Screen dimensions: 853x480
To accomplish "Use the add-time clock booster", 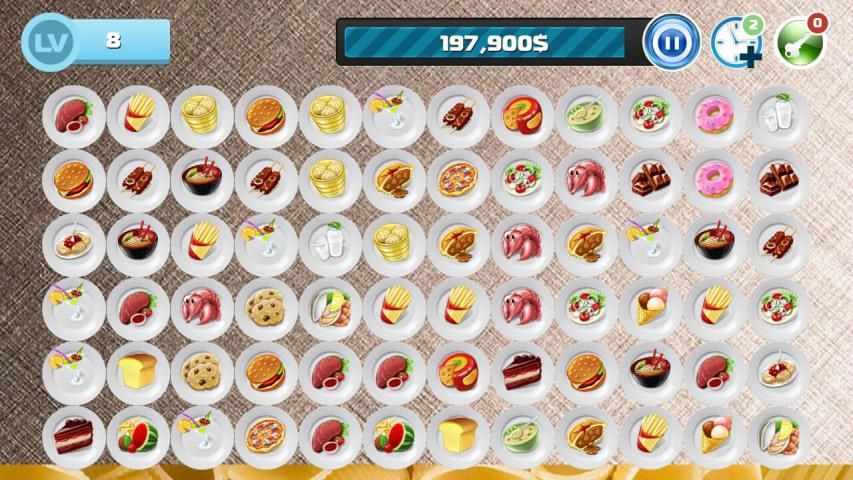I will [x=735, y=42].
